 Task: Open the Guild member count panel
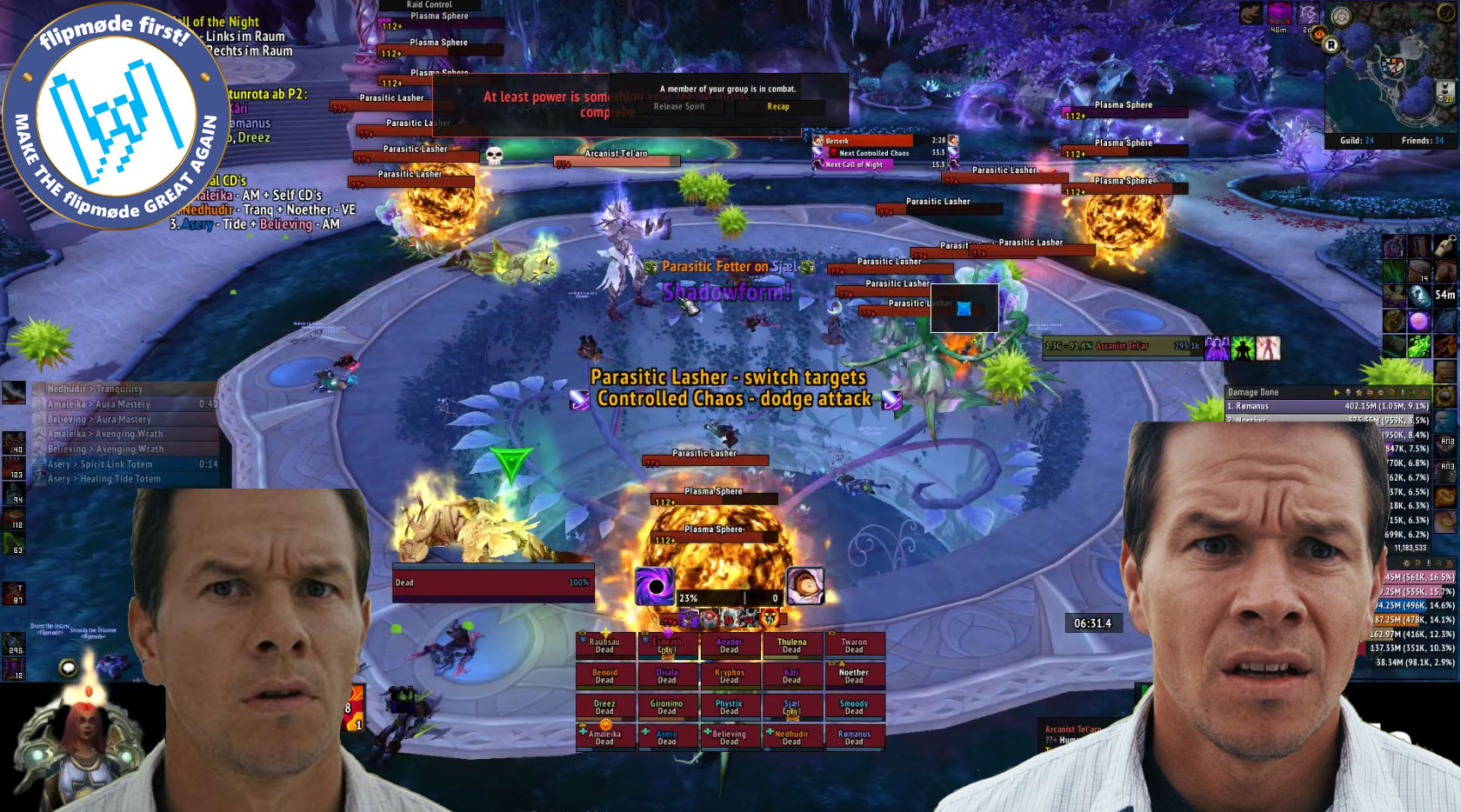pyautogui.click(x=1357, y=141)
